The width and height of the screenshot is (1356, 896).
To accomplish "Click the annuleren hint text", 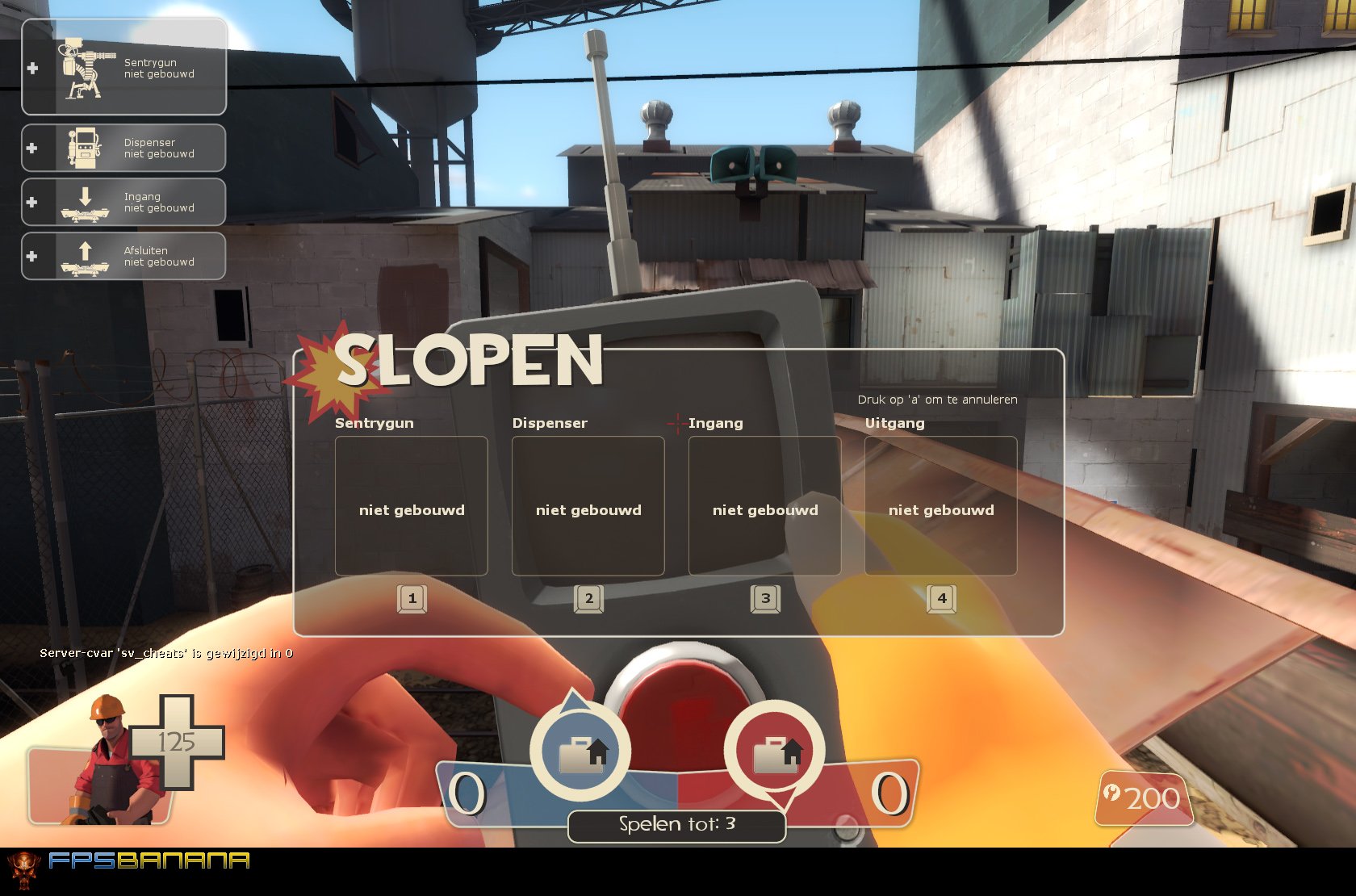I will [x=937, y=399].
